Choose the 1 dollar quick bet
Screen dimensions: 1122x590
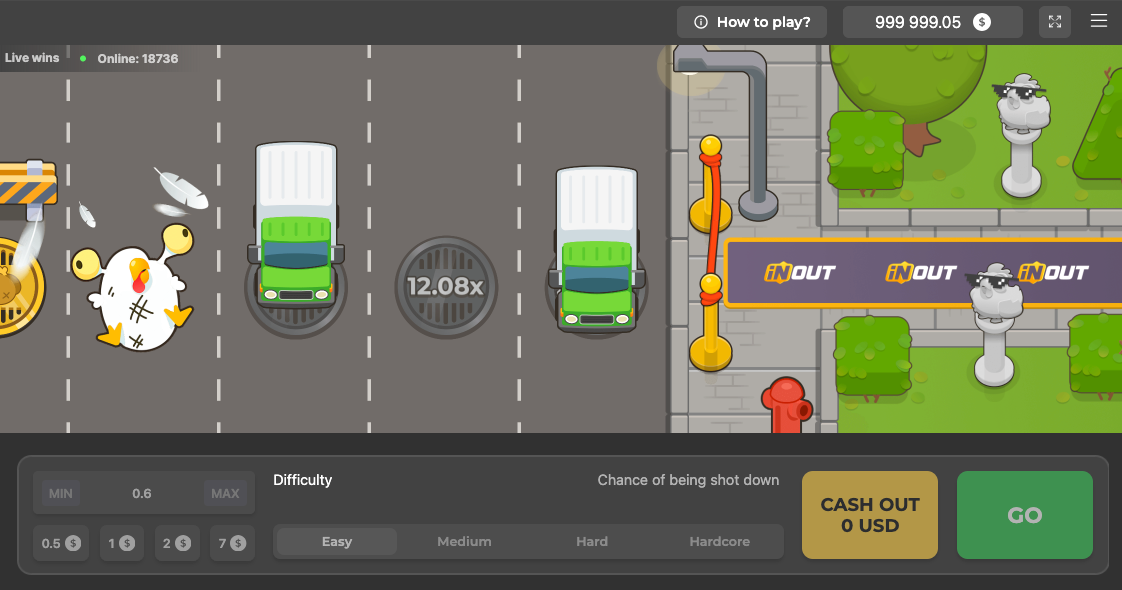click(x=122, y=543)
